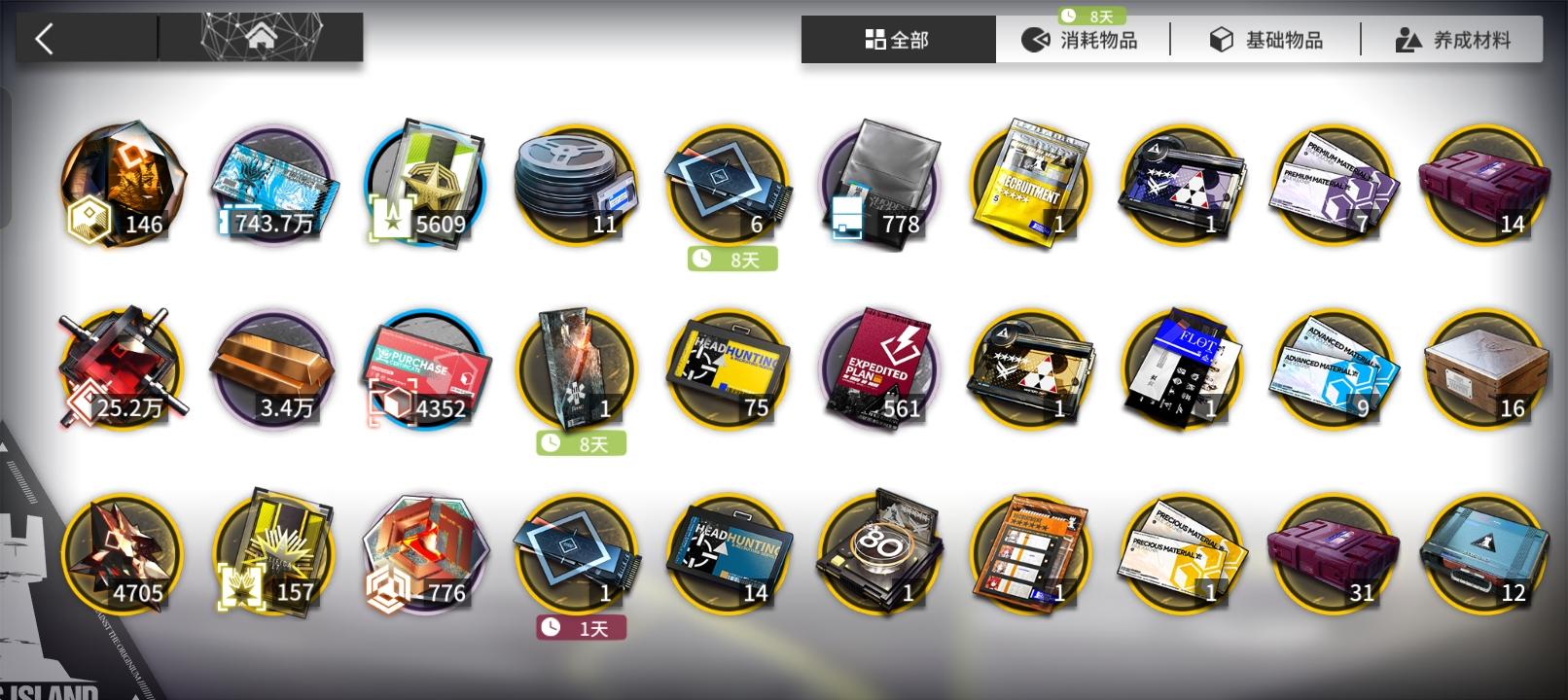Select the Headhunting Permit stack showing 75
The height and width of the screenshot is (700, 1568).
[x=730, y=369]
